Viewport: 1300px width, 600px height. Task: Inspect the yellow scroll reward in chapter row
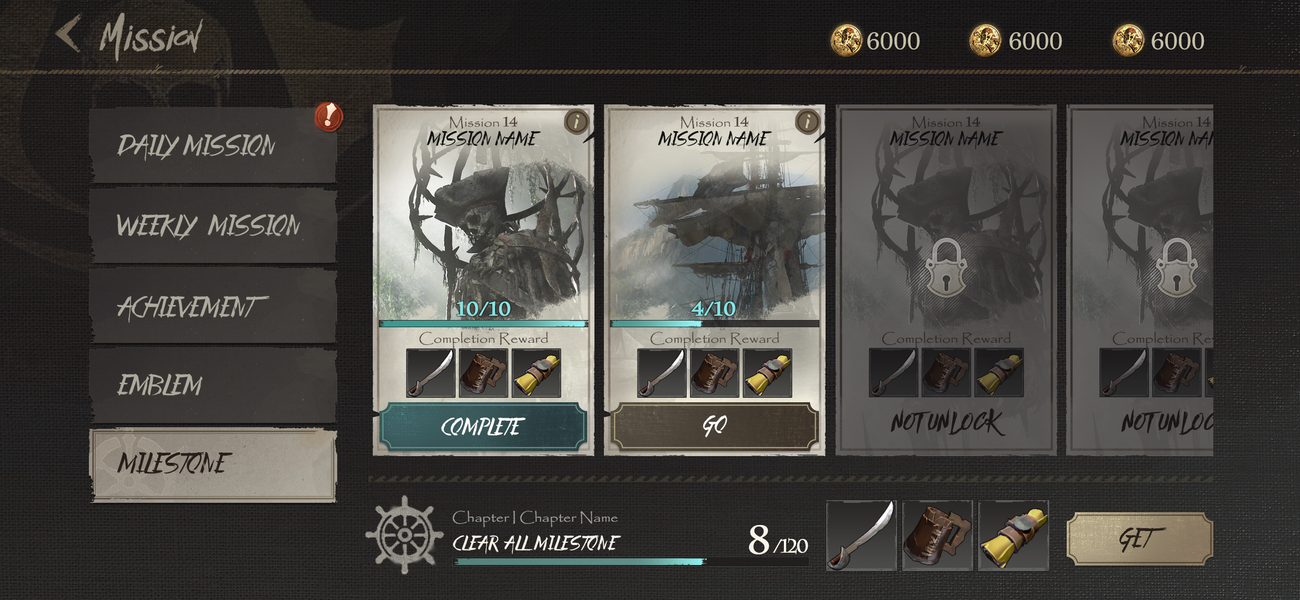tap(1013, 536)
